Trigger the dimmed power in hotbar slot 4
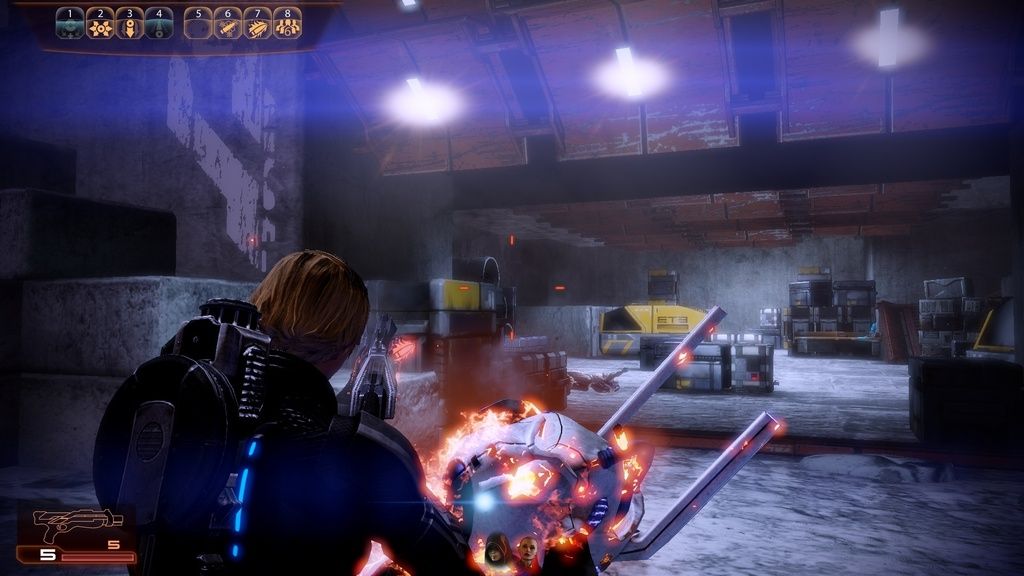Screen dimensions: 1024x576 (x=158, y=24)
